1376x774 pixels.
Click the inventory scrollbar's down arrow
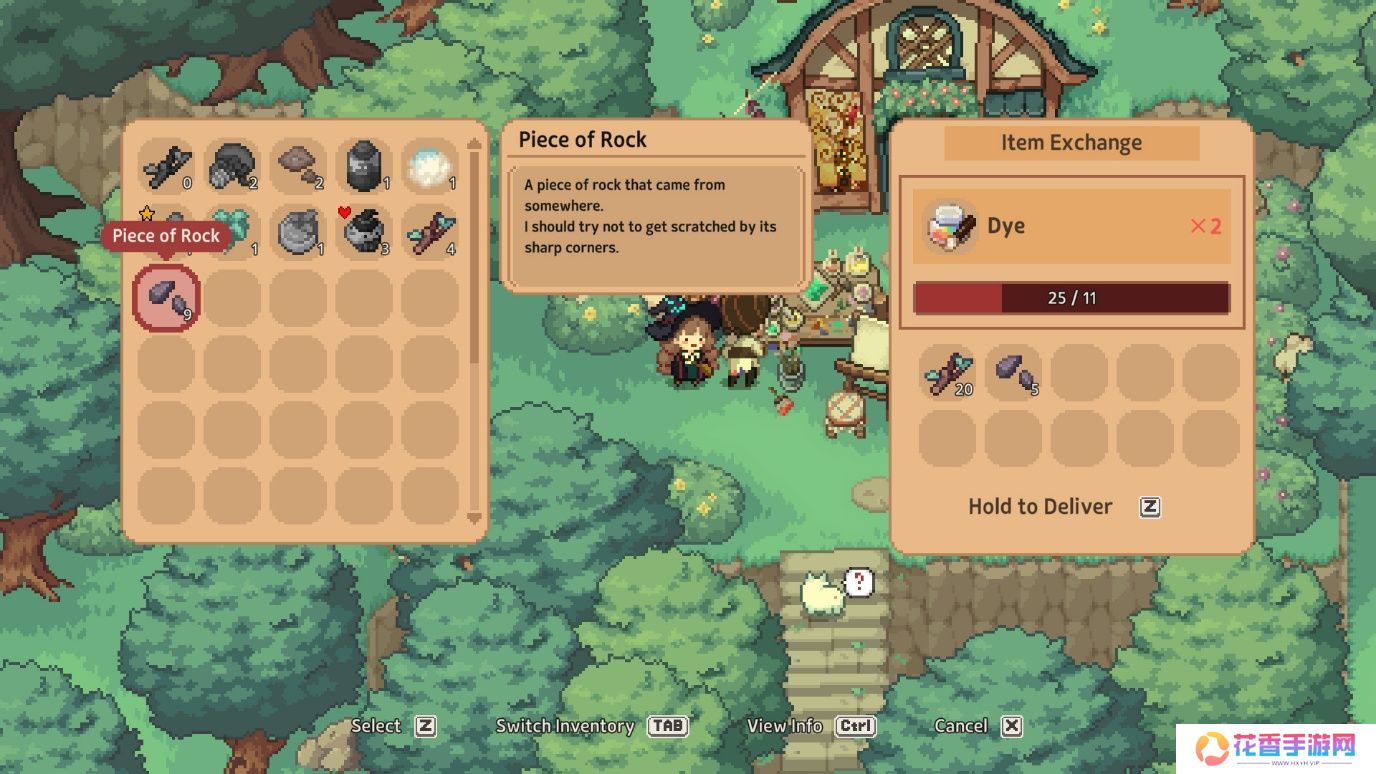474,518
